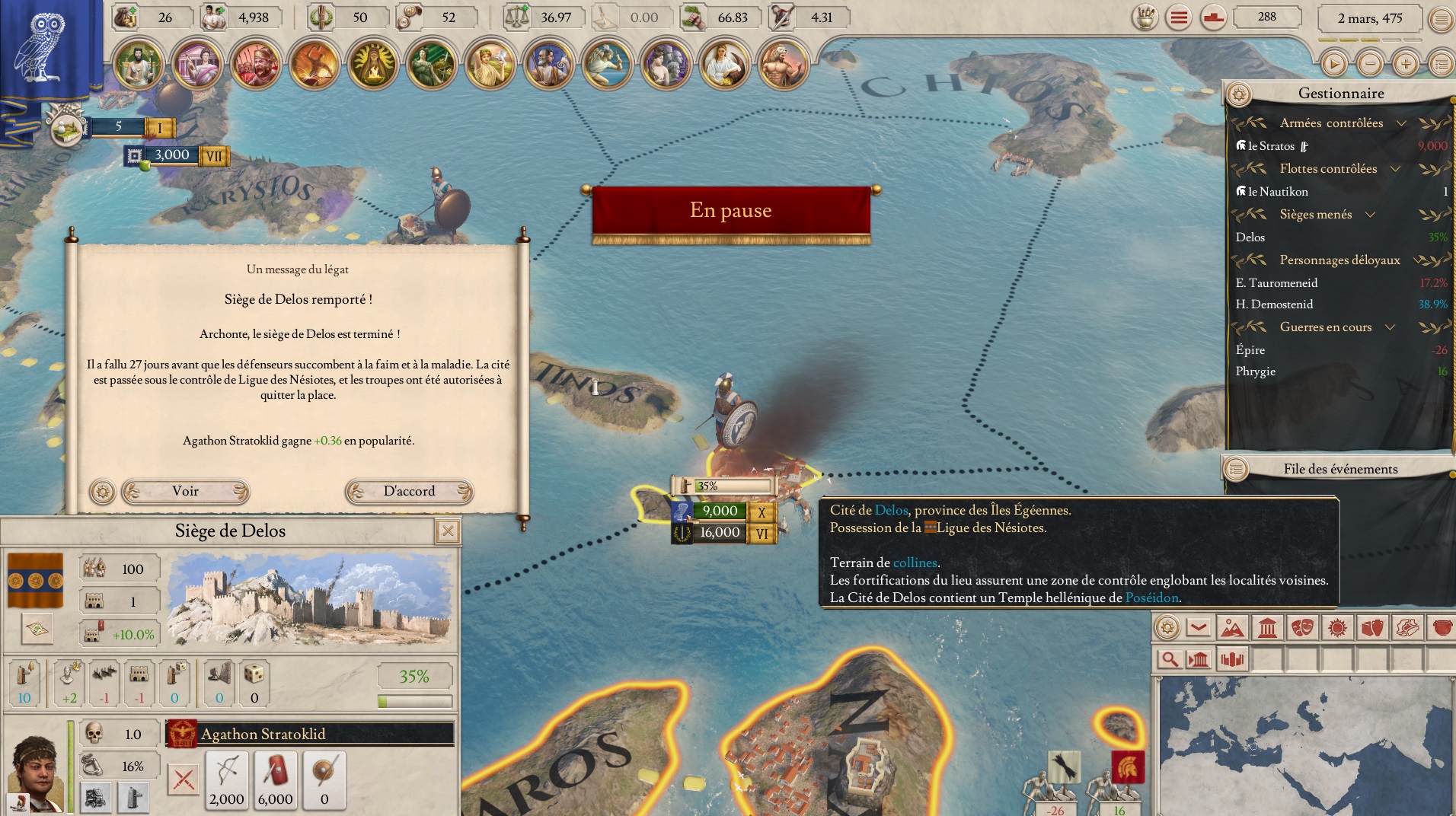Open the war against Phrygie
The height and width of the screenshot is (816, 1456).
tap(1256, 371)
